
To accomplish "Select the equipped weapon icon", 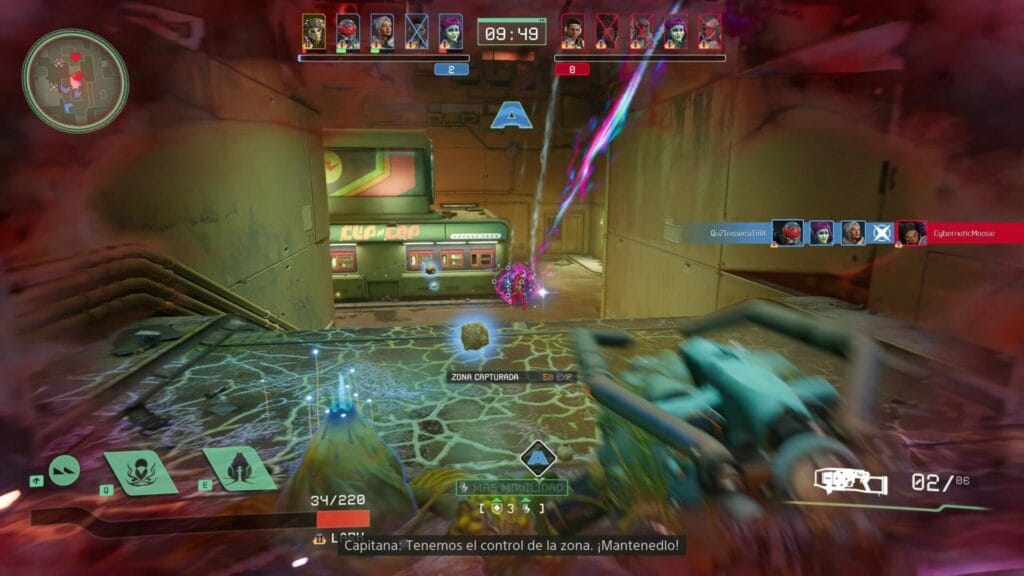I will click(850, 482).
